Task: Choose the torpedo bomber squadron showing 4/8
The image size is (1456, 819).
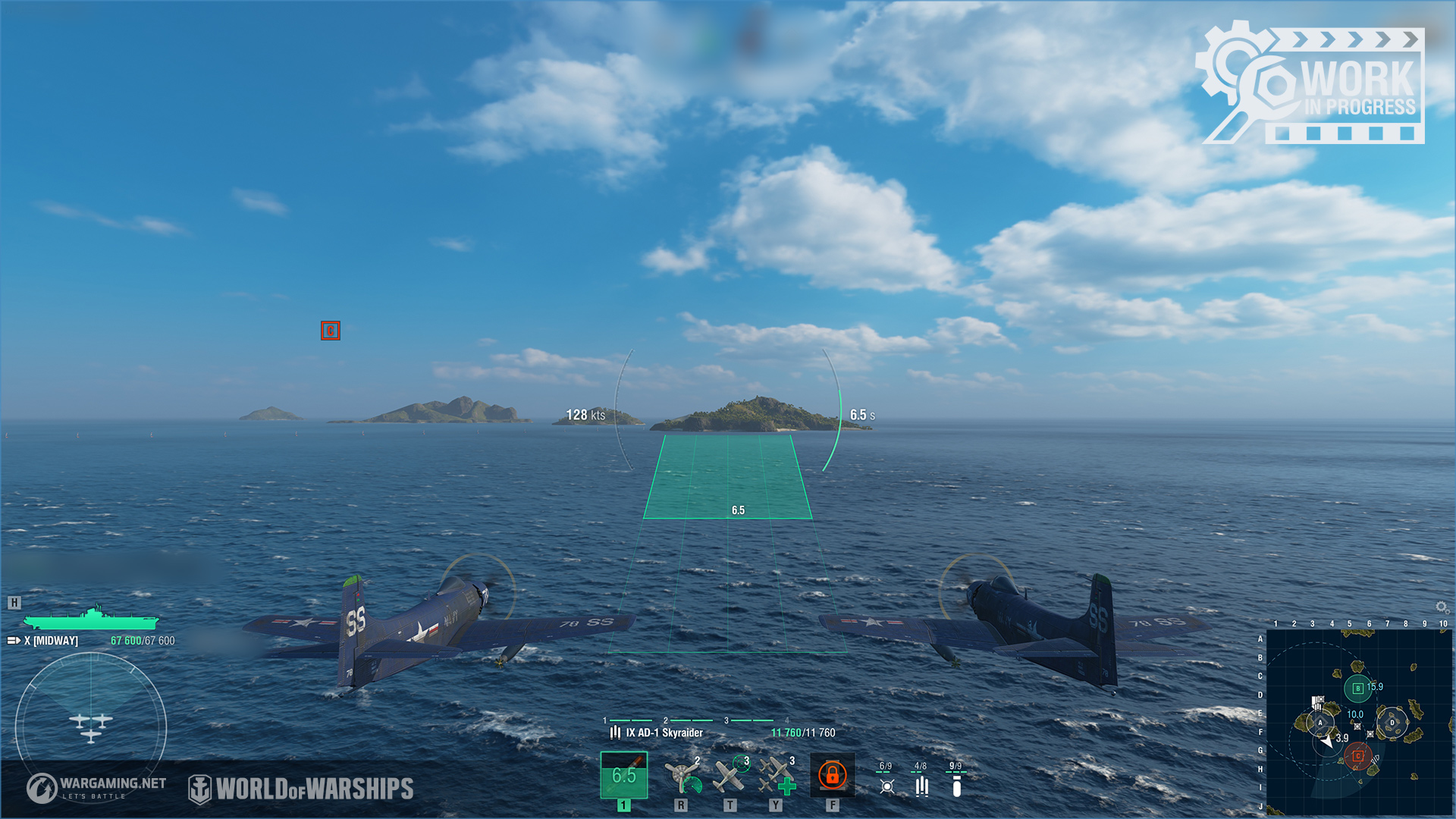Action: (921, 780)
